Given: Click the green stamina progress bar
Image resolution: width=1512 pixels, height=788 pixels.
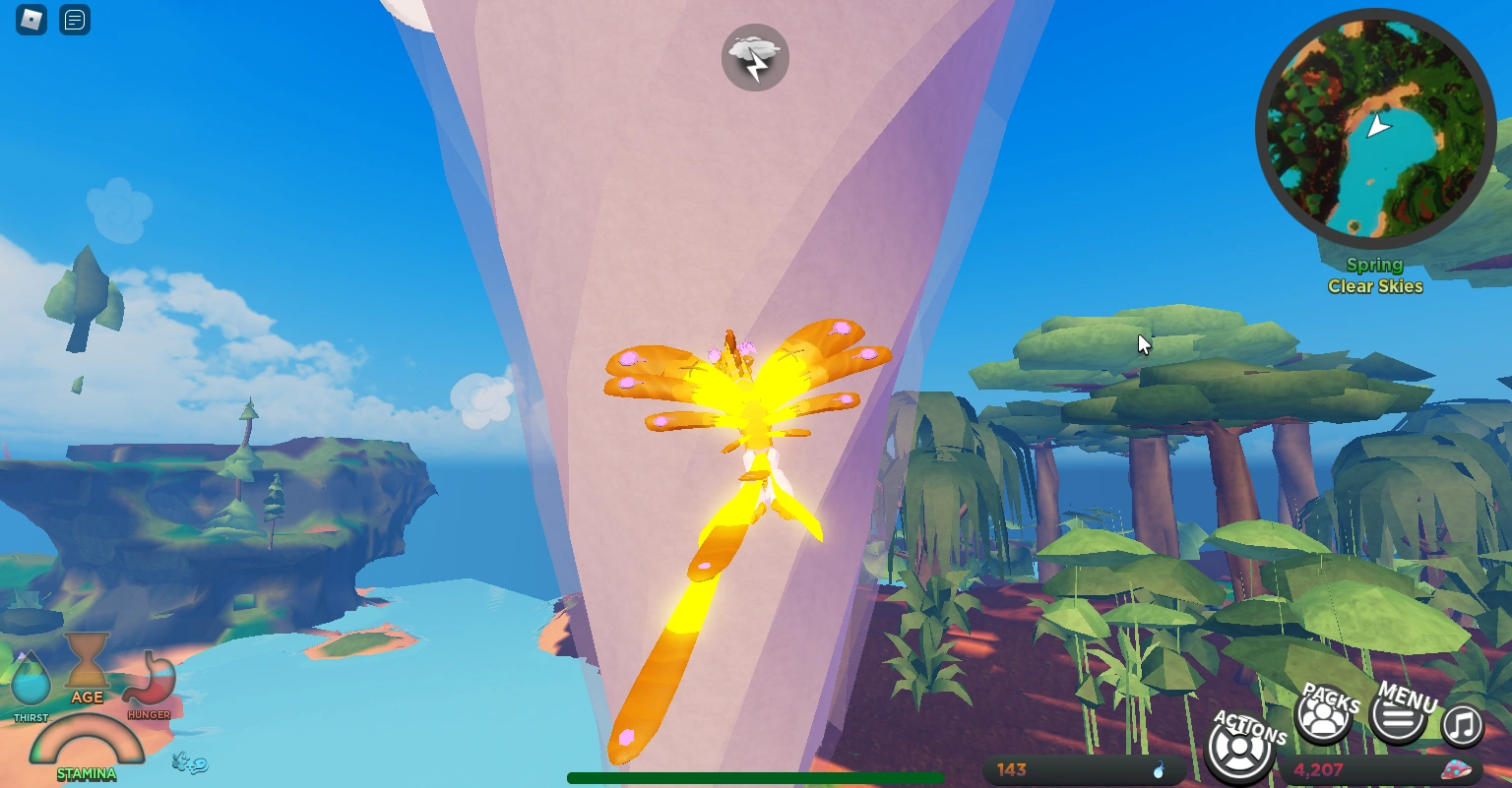Looking at the screenshot, I should tap(755, 777).
